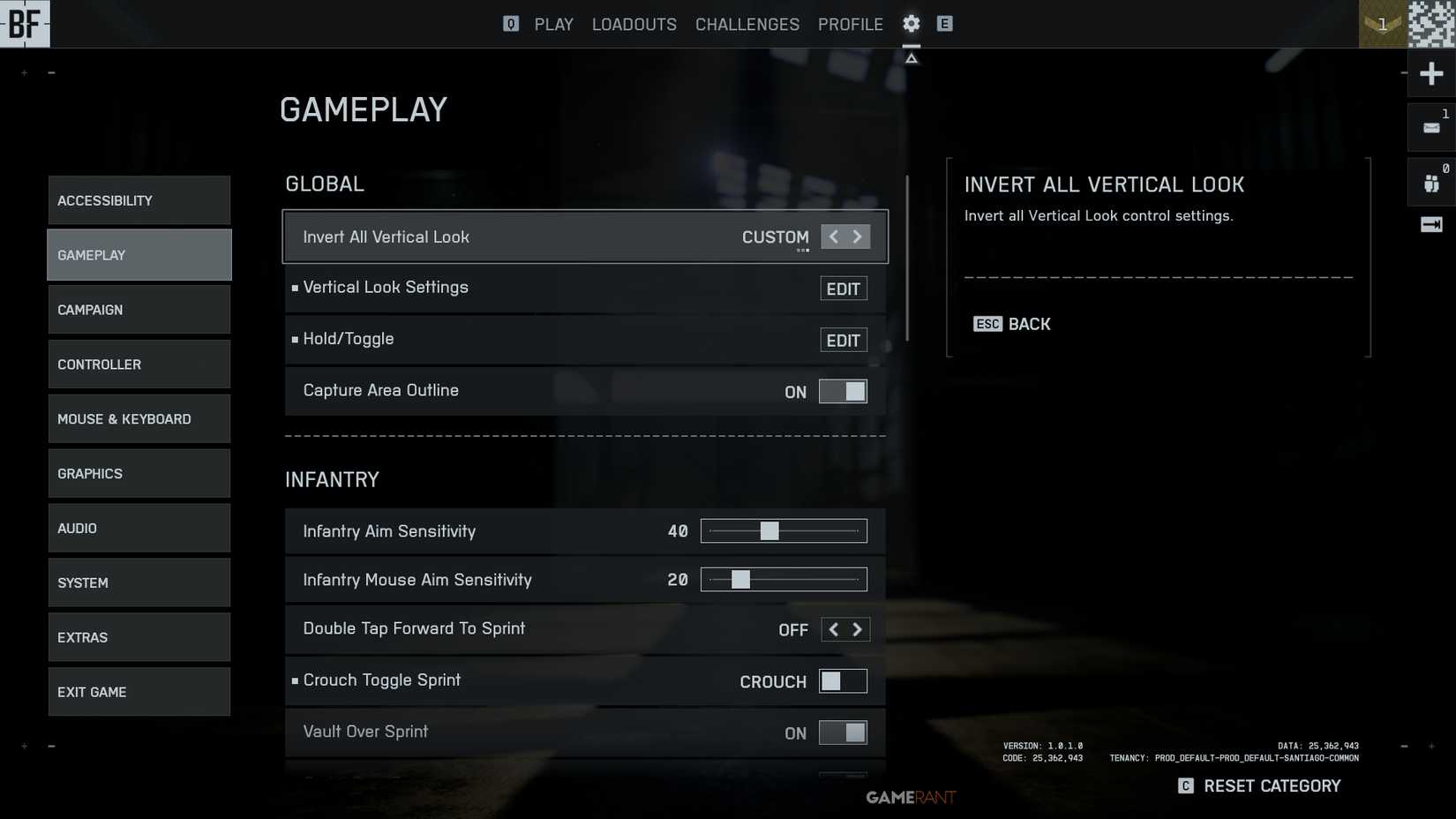Click the player rank emblem top-right
This screenshot has width=1456, height=819.
[x=1381, y=24]
